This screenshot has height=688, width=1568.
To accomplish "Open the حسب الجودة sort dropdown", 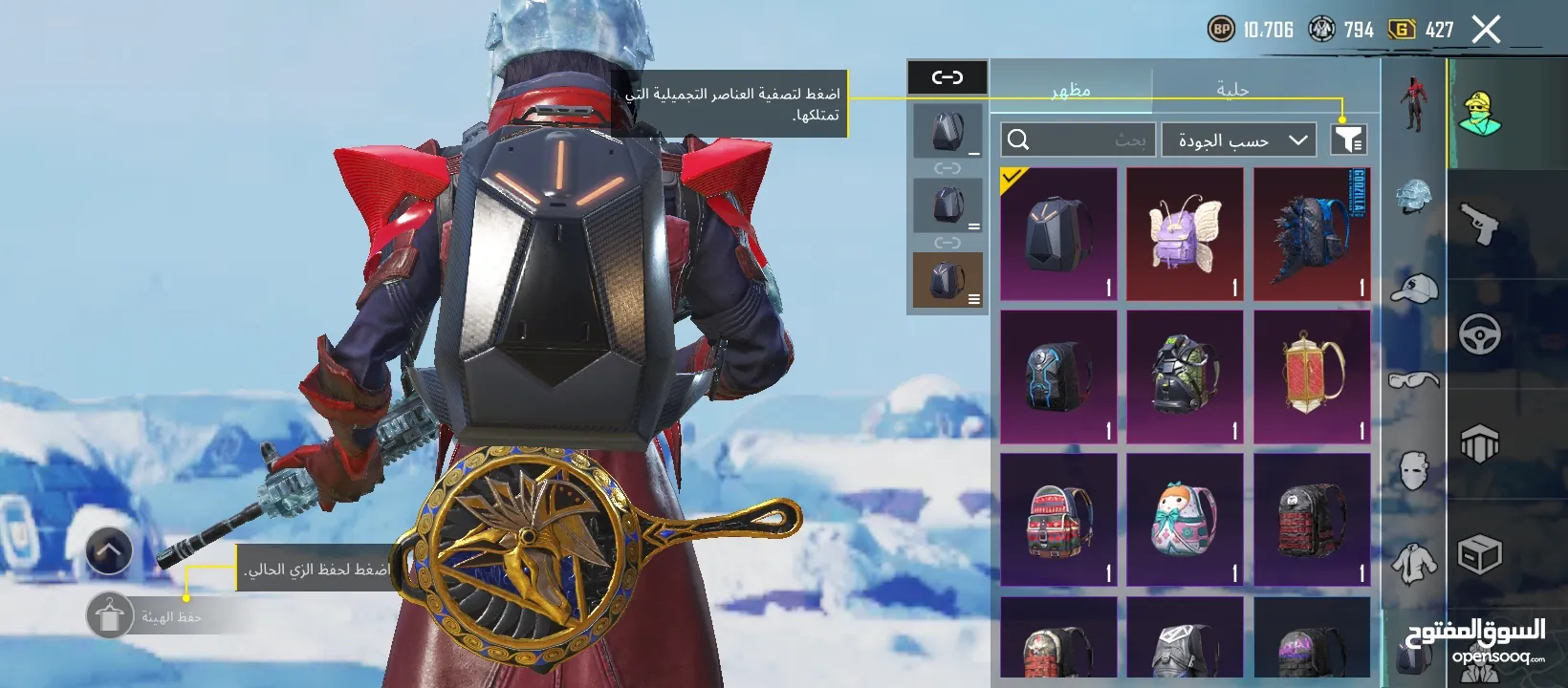I will 1239,140.
